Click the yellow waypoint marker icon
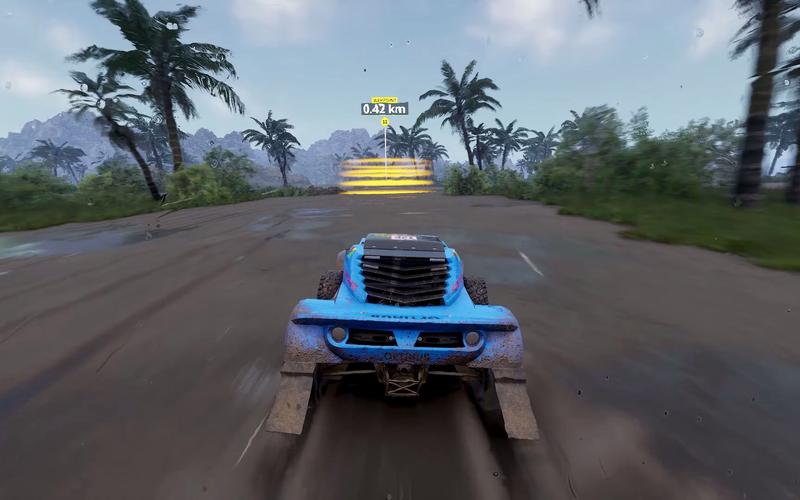The width and height of the screenshot is (800, 500). tap(385, 122)
